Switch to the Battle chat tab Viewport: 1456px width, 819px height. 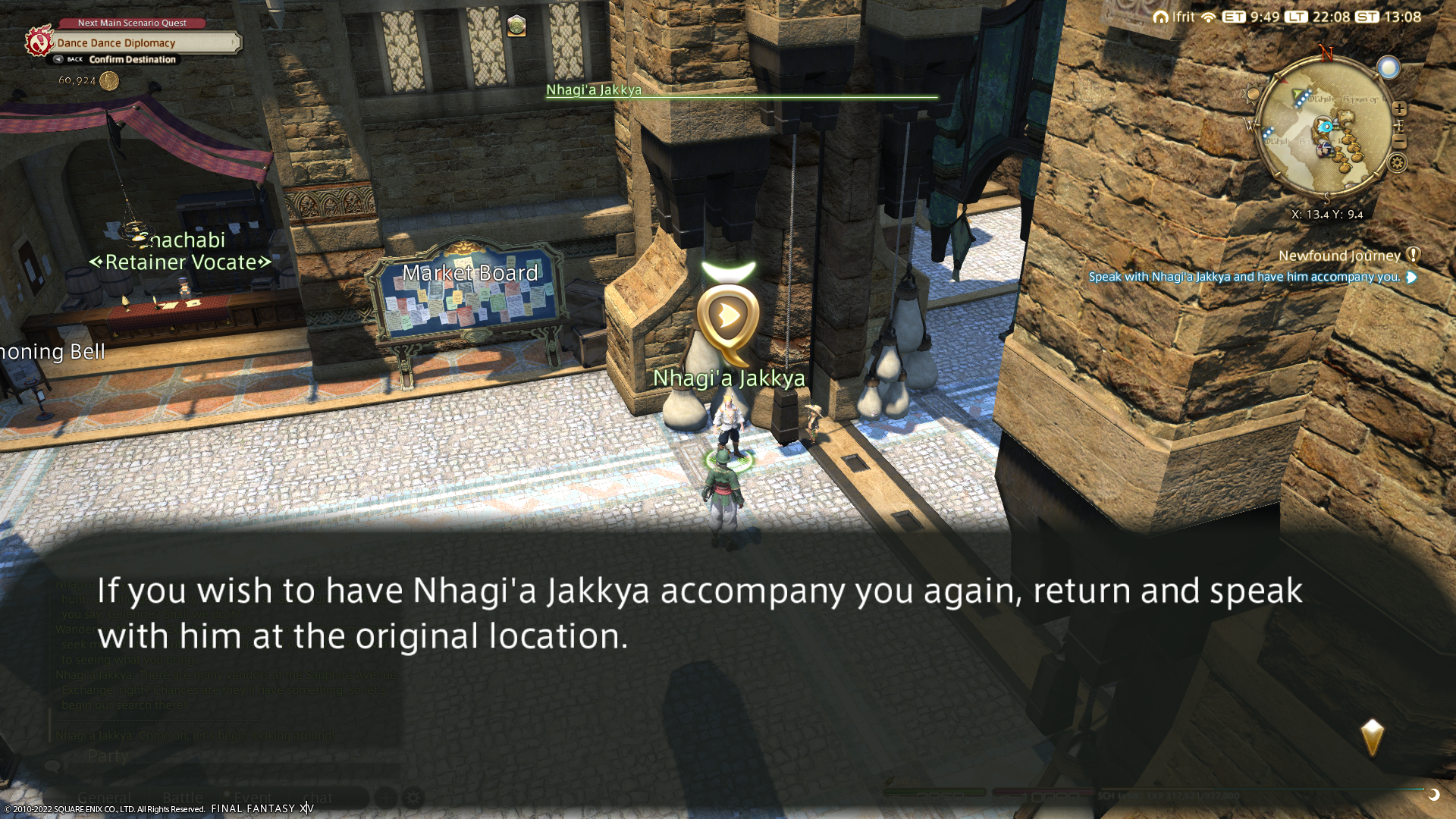tap(183, 798)
